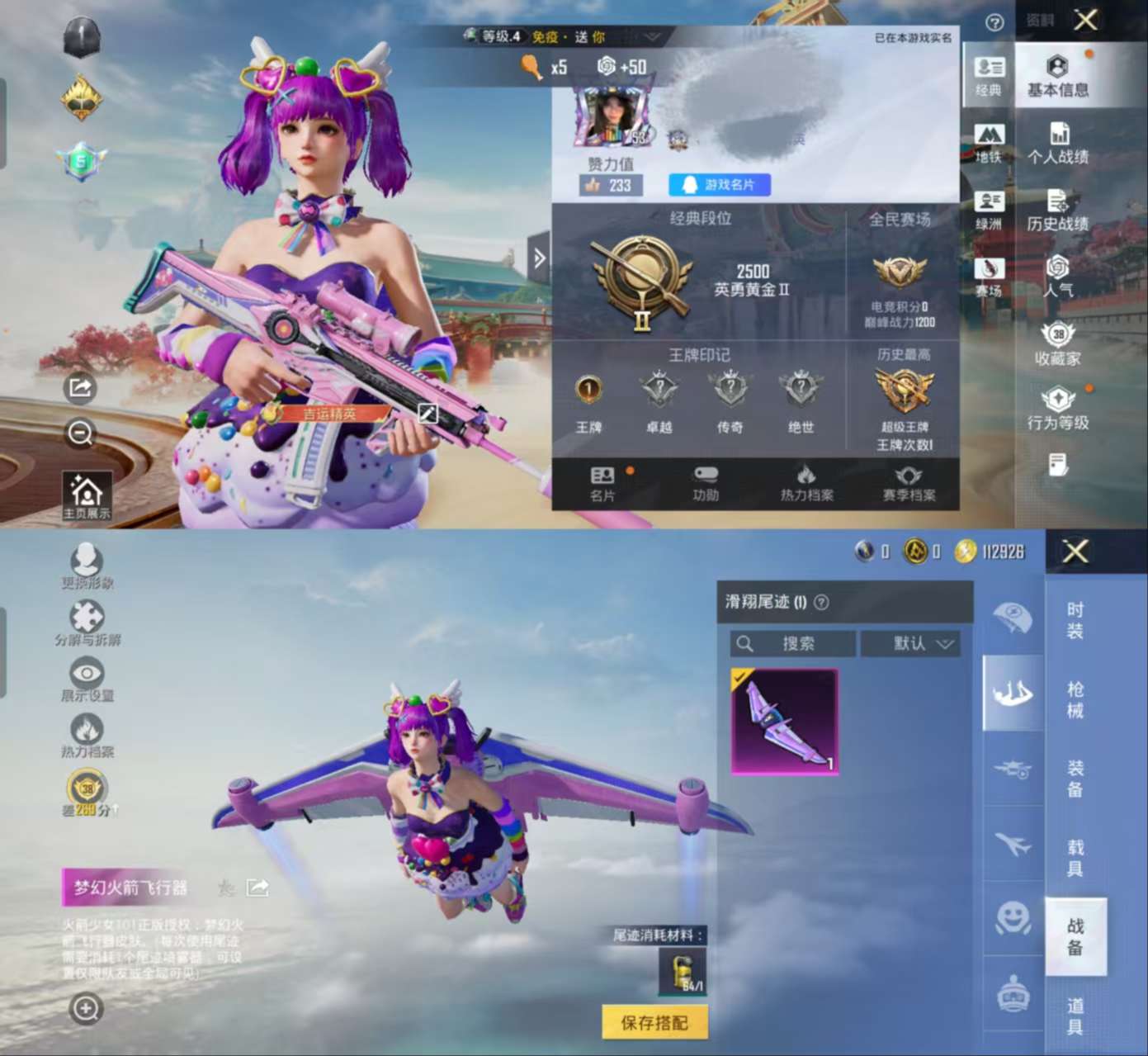Save loadout with 保存搭配 button
This screenshot has height=1056, width=1148.
654,1023
